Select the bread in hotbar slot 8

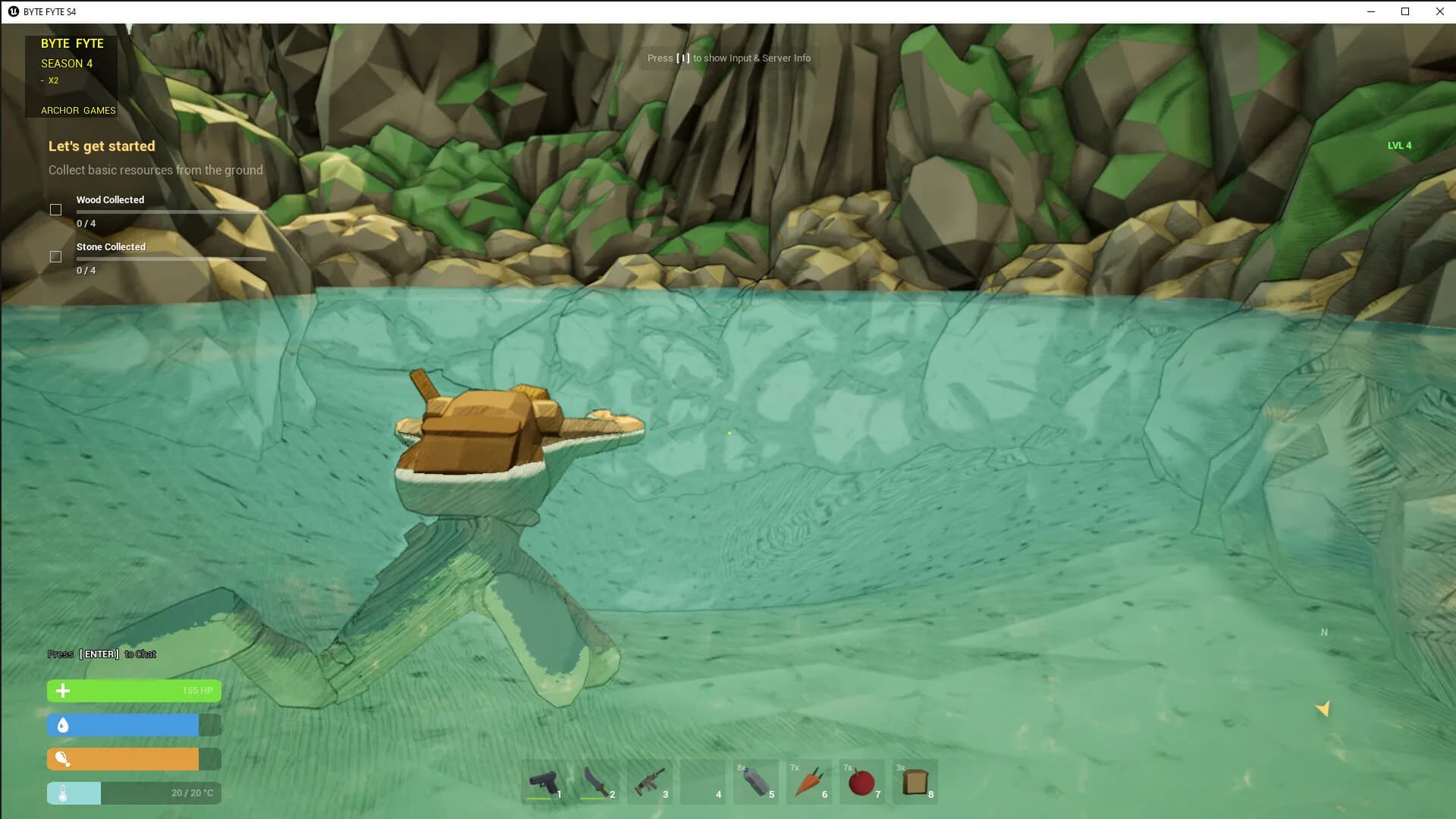[x=916, y=782]
